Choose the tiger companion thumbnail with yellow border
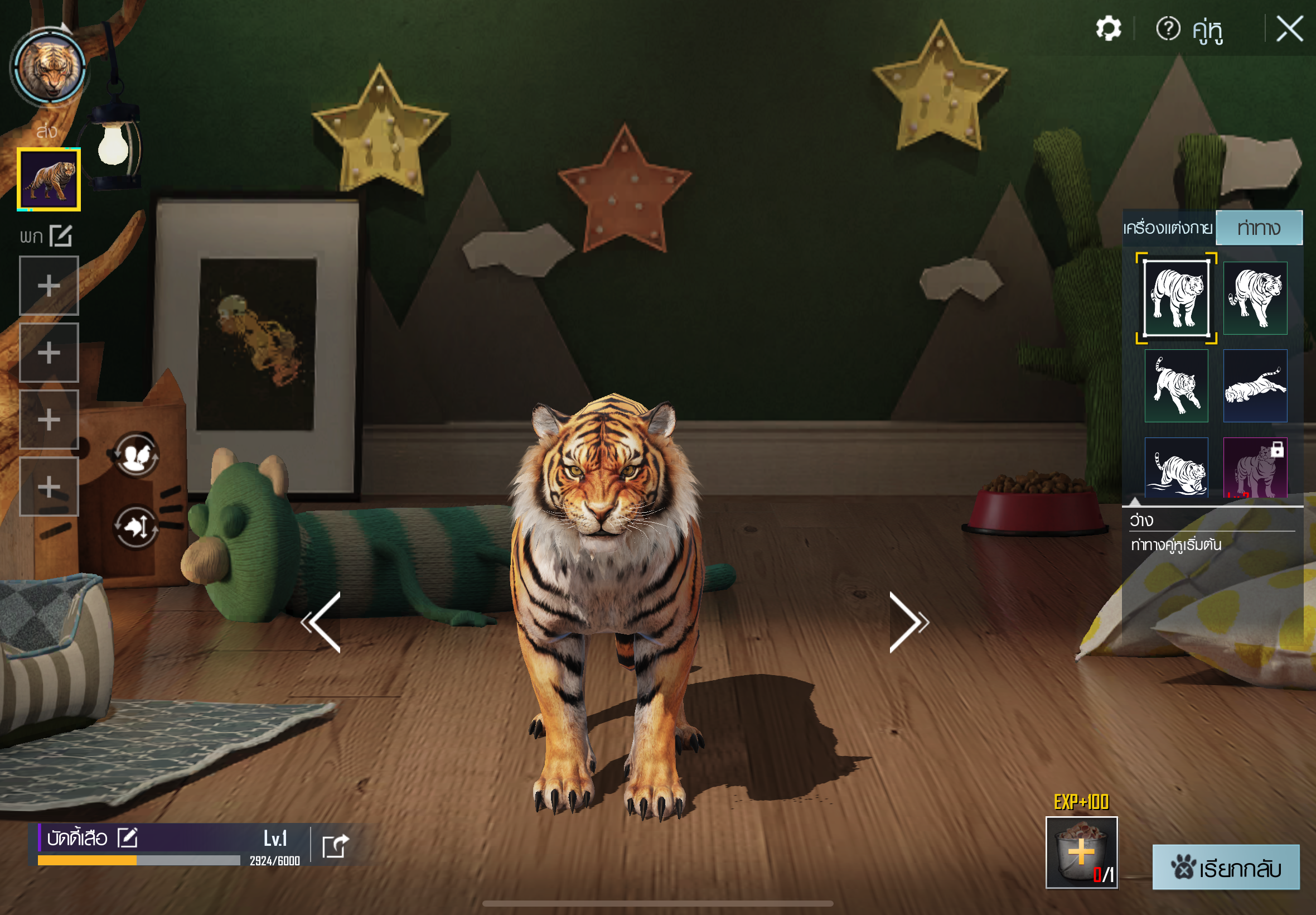The height and width of the screenshot is (915, 1316). click(49, 180)
